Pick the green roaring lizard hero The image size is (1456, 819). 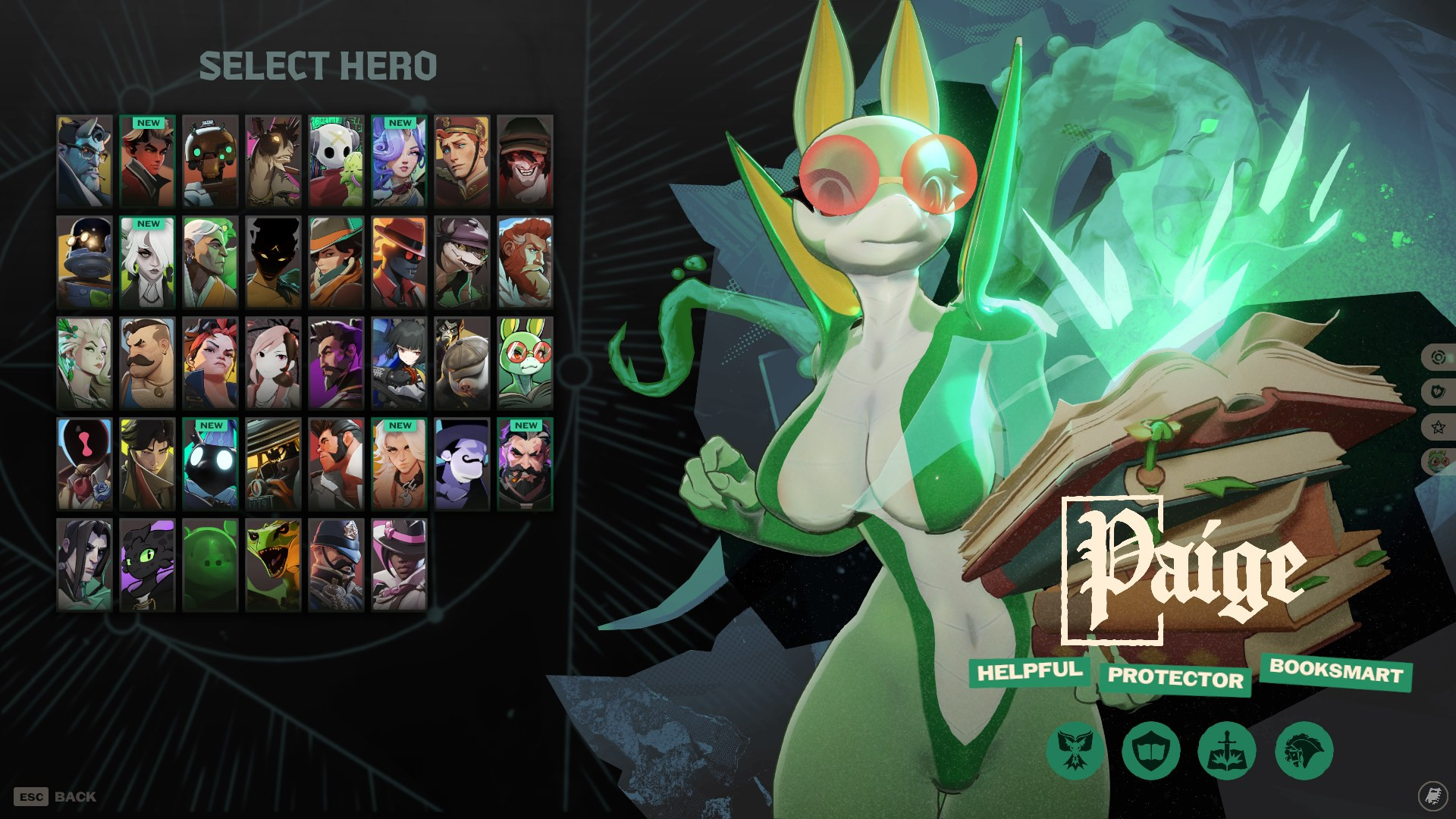273,565
